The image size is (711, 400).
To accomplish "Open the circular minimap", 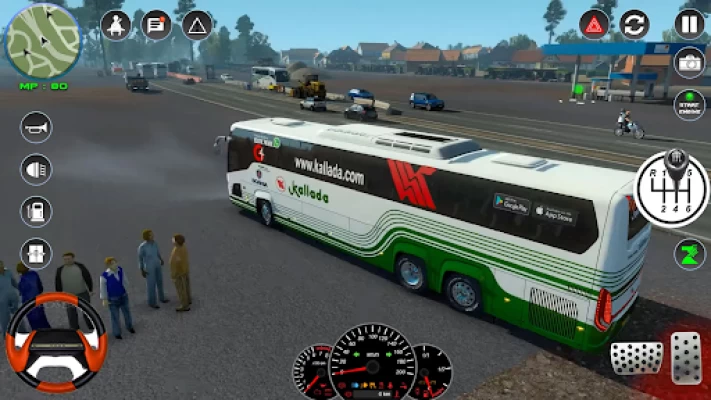I will coord(41,41).
